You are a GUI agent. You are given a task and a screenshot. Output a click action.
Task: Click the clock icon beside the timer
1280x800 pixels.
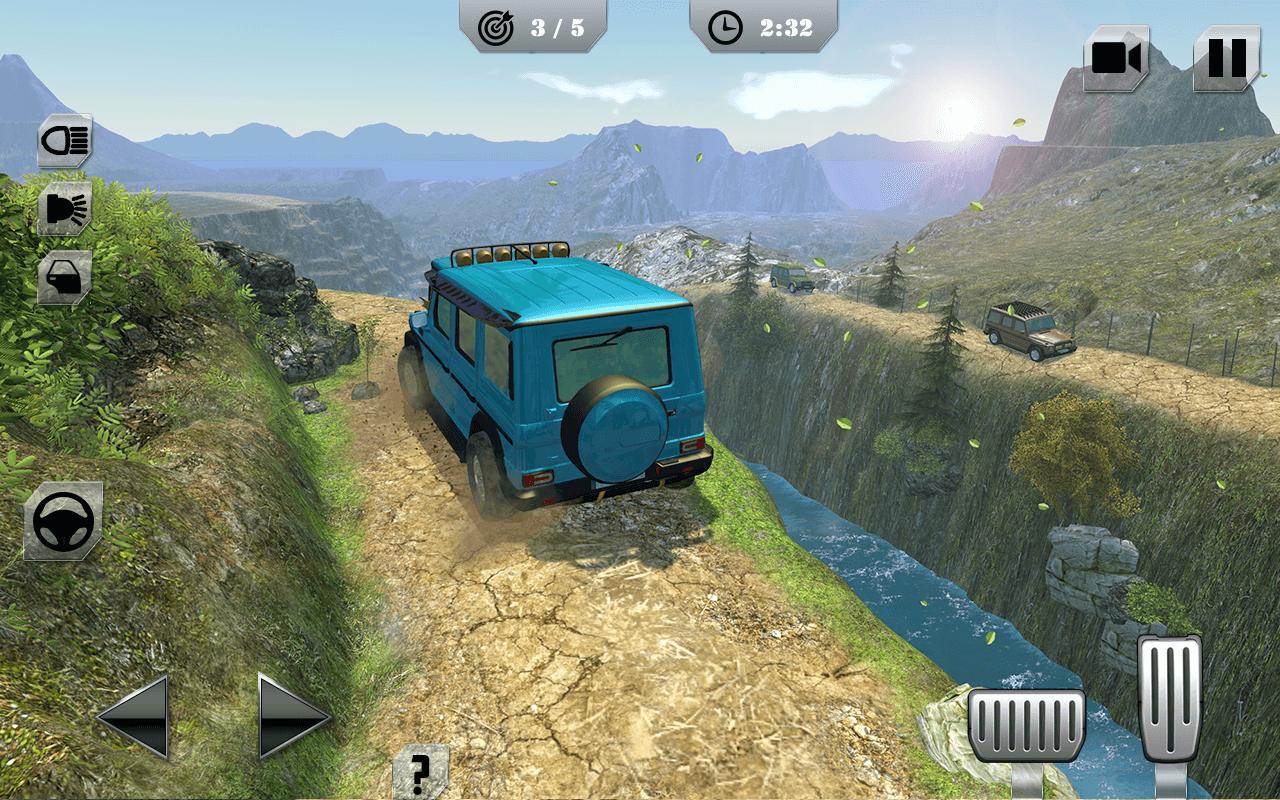727,27
